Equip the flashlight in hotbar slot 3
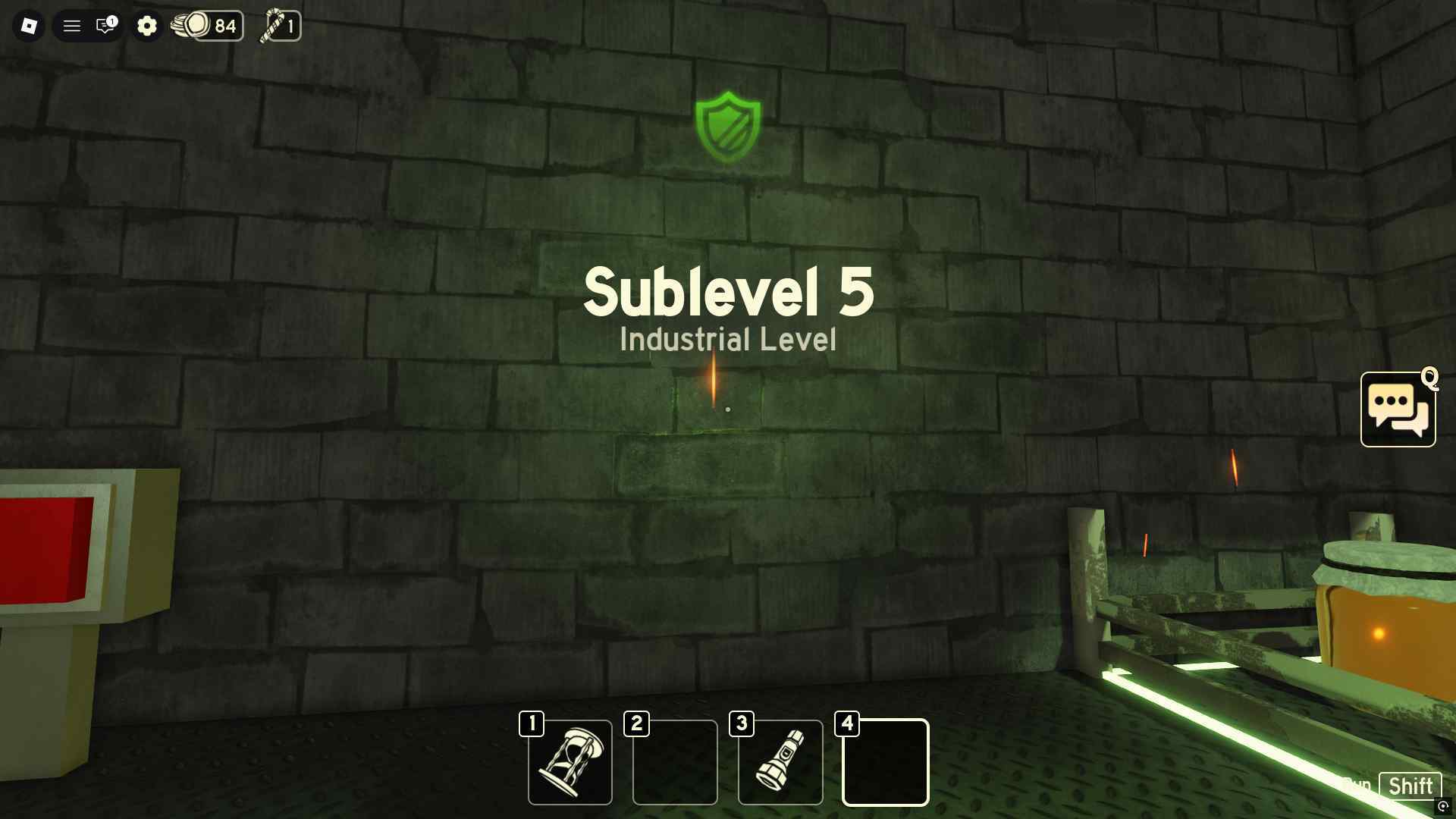Viewport: 1456px width, 819px height. (x=780, y=761)
